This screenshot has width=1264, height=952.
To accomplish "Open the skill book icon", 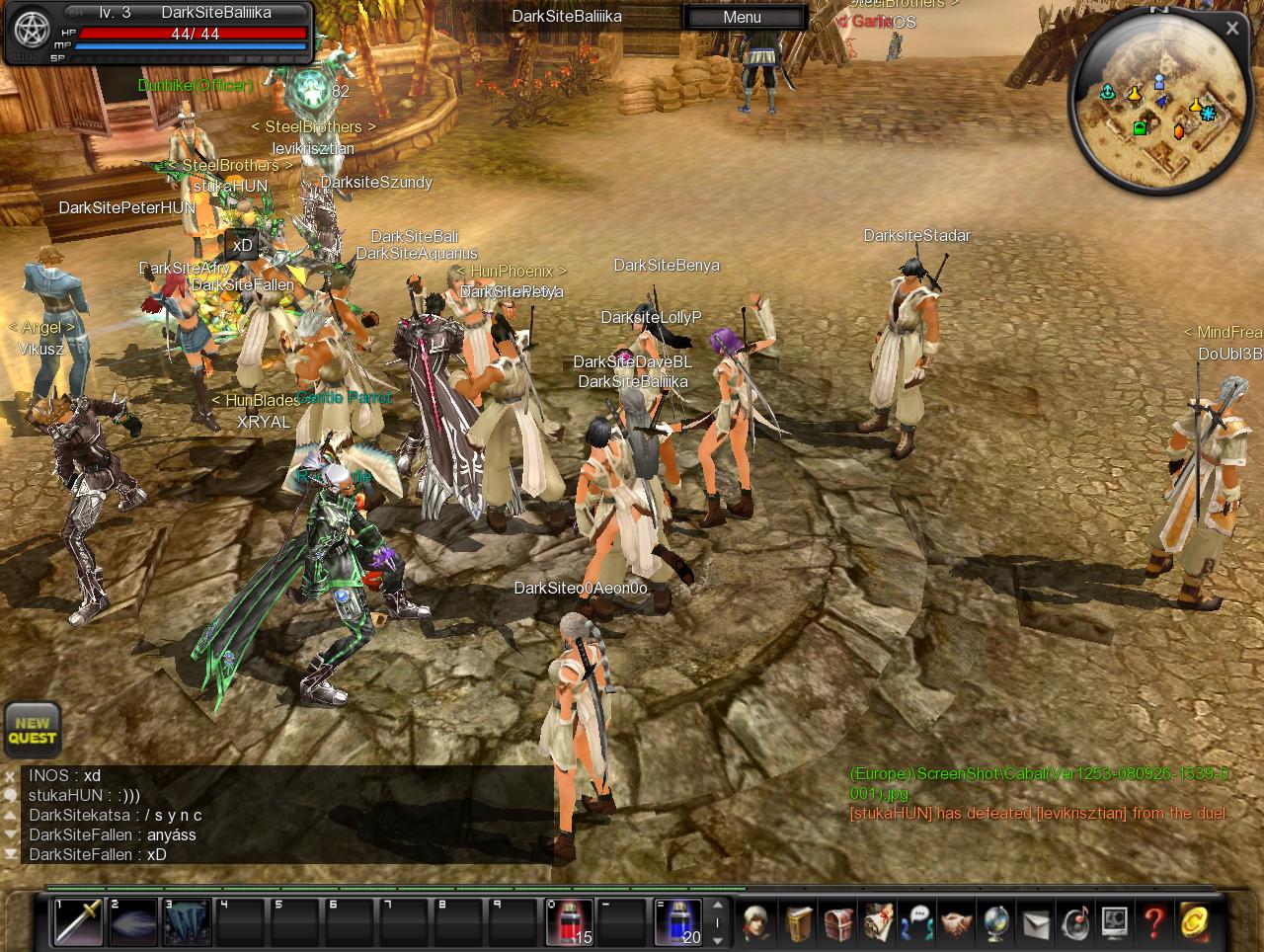I will pyautogui.click(x=798, y=923).
